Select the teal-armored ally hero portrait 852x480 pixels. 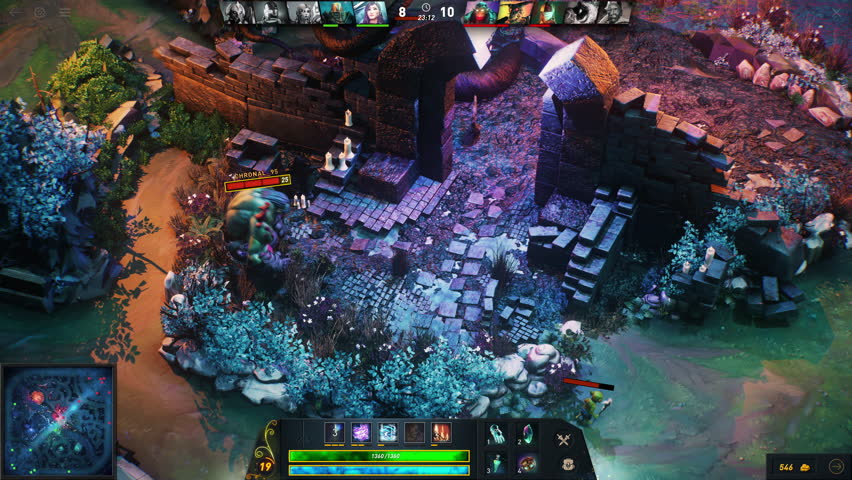tap(337, 12)
